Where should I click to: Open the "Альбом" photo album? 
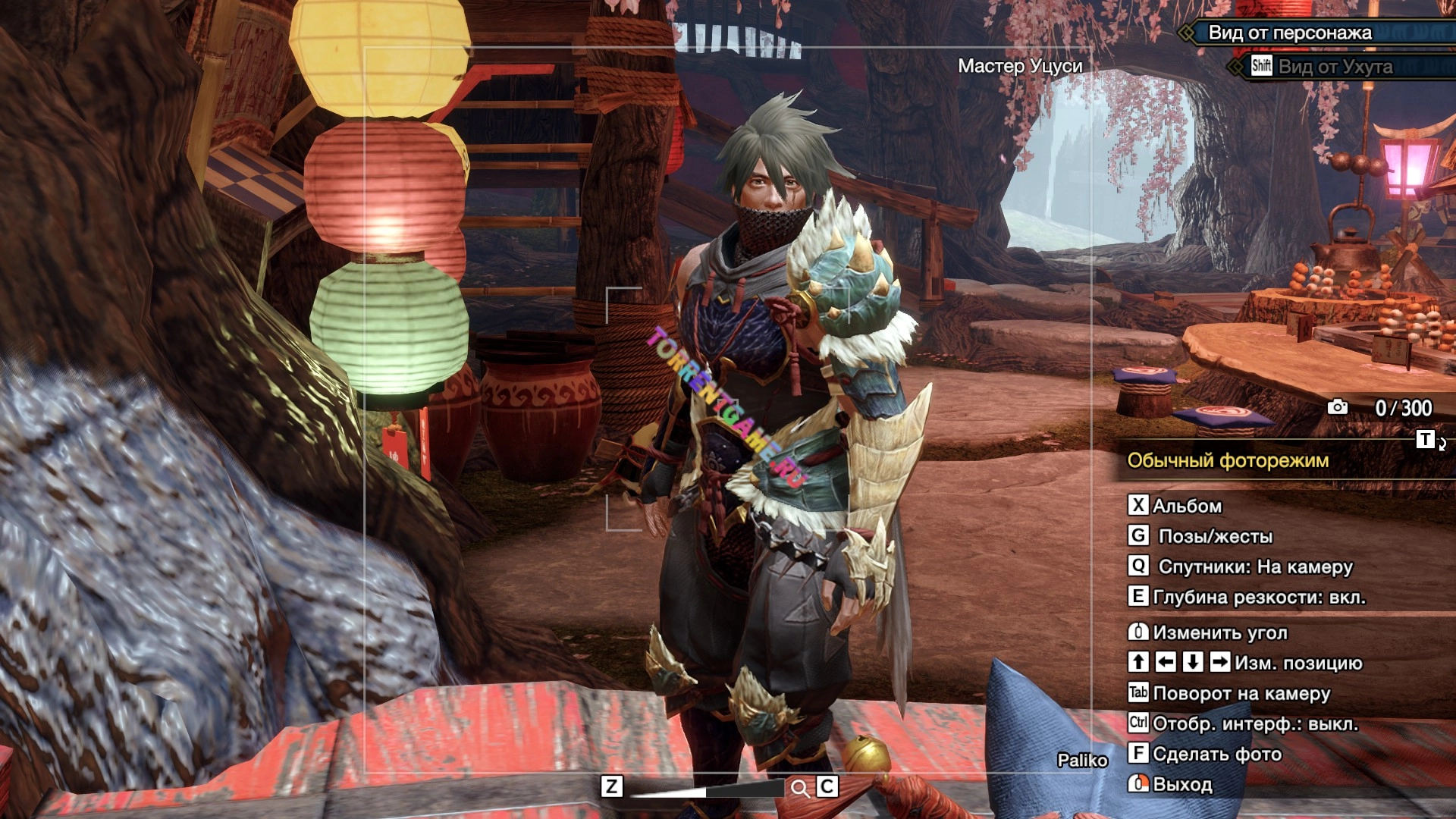[x=1186, y=506]
